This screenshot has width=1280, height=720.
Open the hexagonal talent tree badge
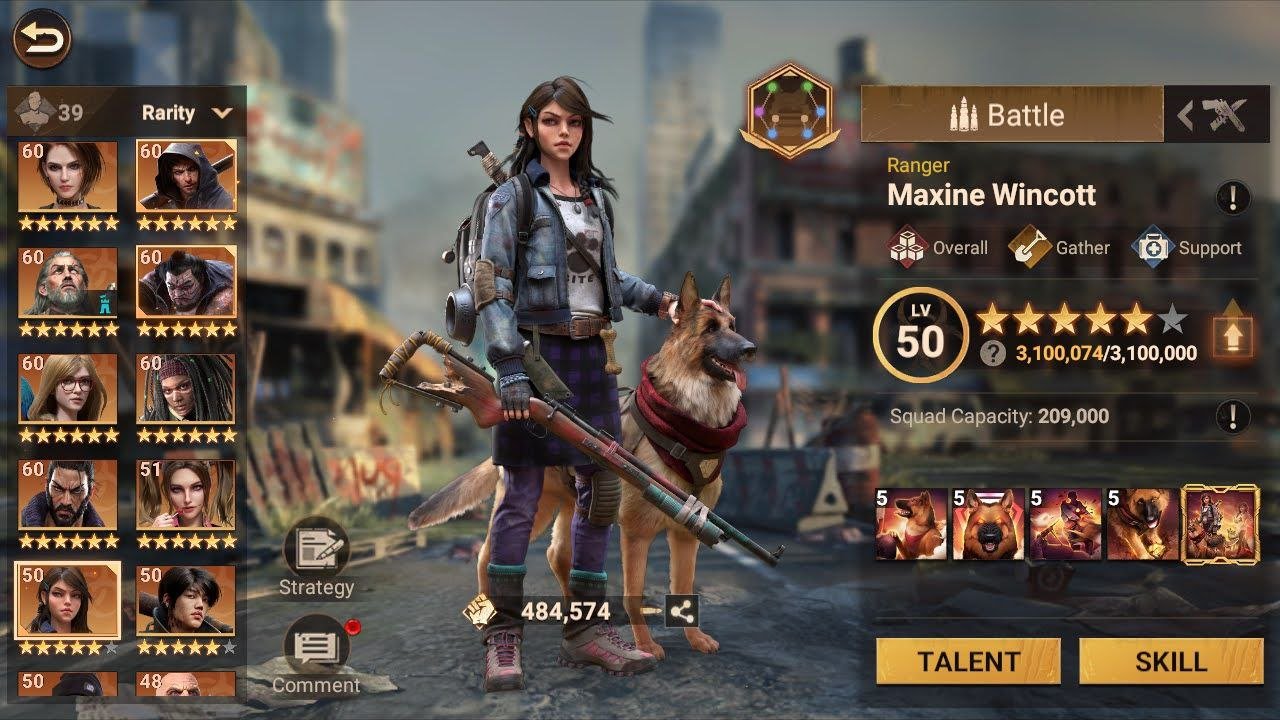790,110
